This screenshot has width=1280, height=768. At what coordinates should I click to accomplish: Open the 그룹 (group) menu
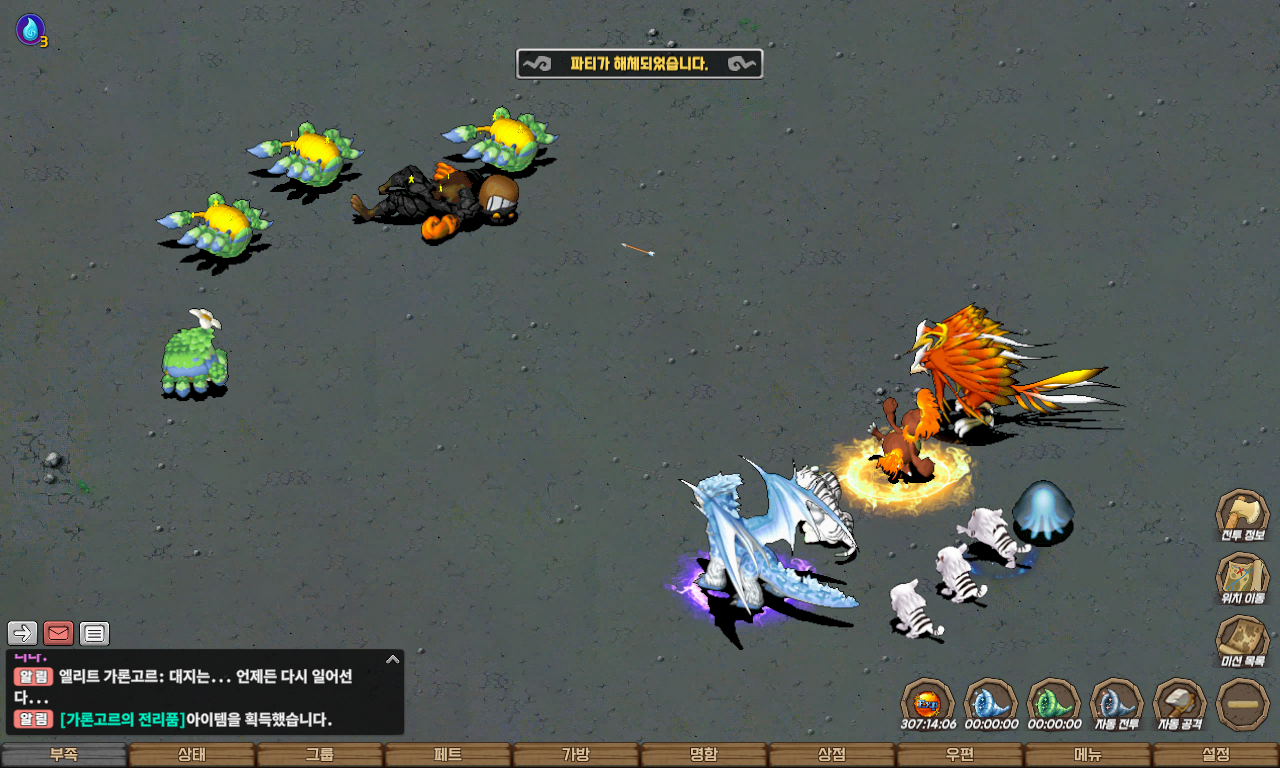[x=320, y=755]
